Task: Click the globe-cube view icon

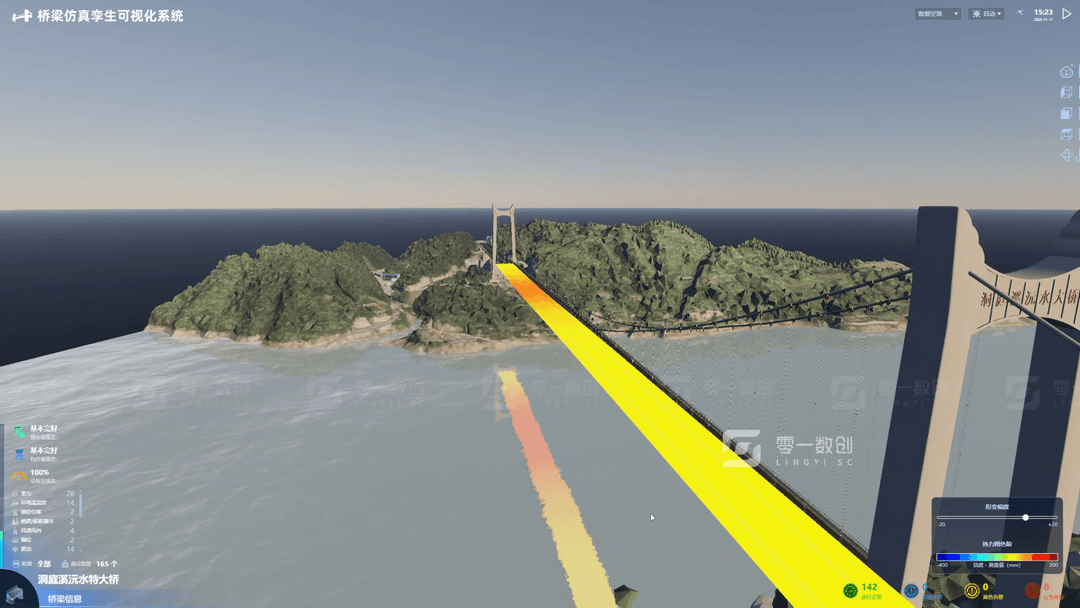Action: (1066, 72)
